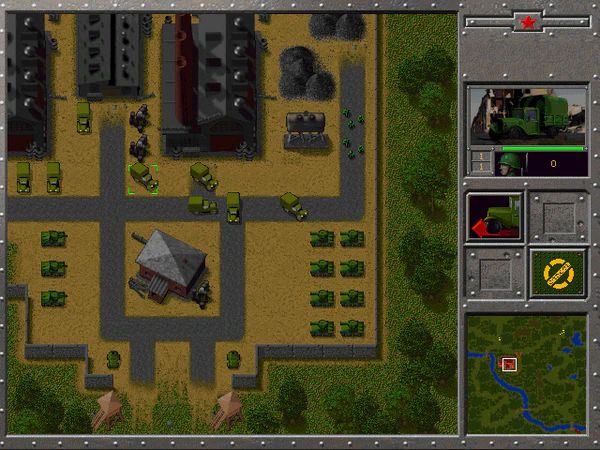Open the red star menu button
600x450 pixels.
click(527, 20)
